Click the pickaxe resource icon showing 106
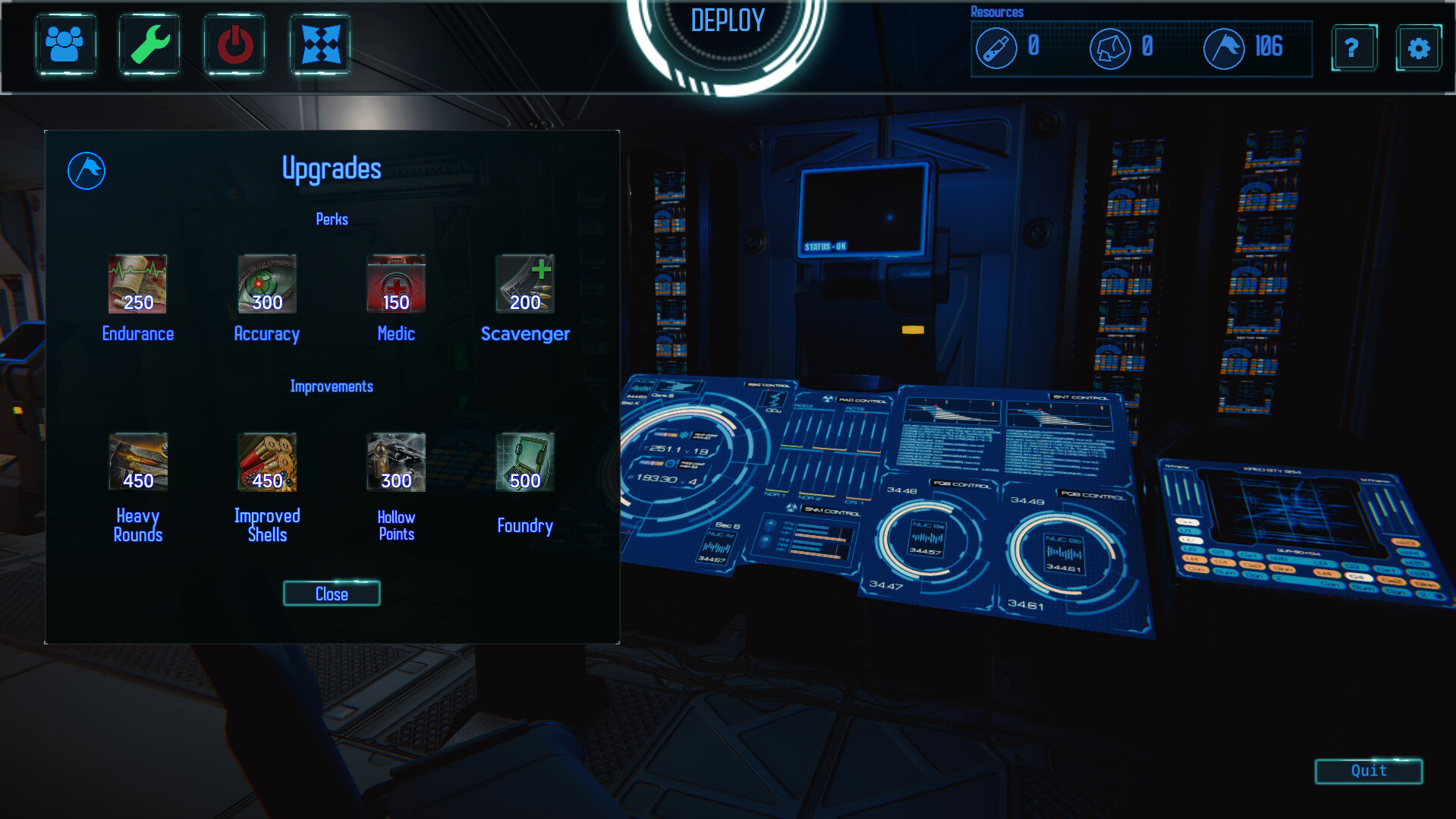The width and height of the screenshot is (1456, 819). tap(1223, 48)
